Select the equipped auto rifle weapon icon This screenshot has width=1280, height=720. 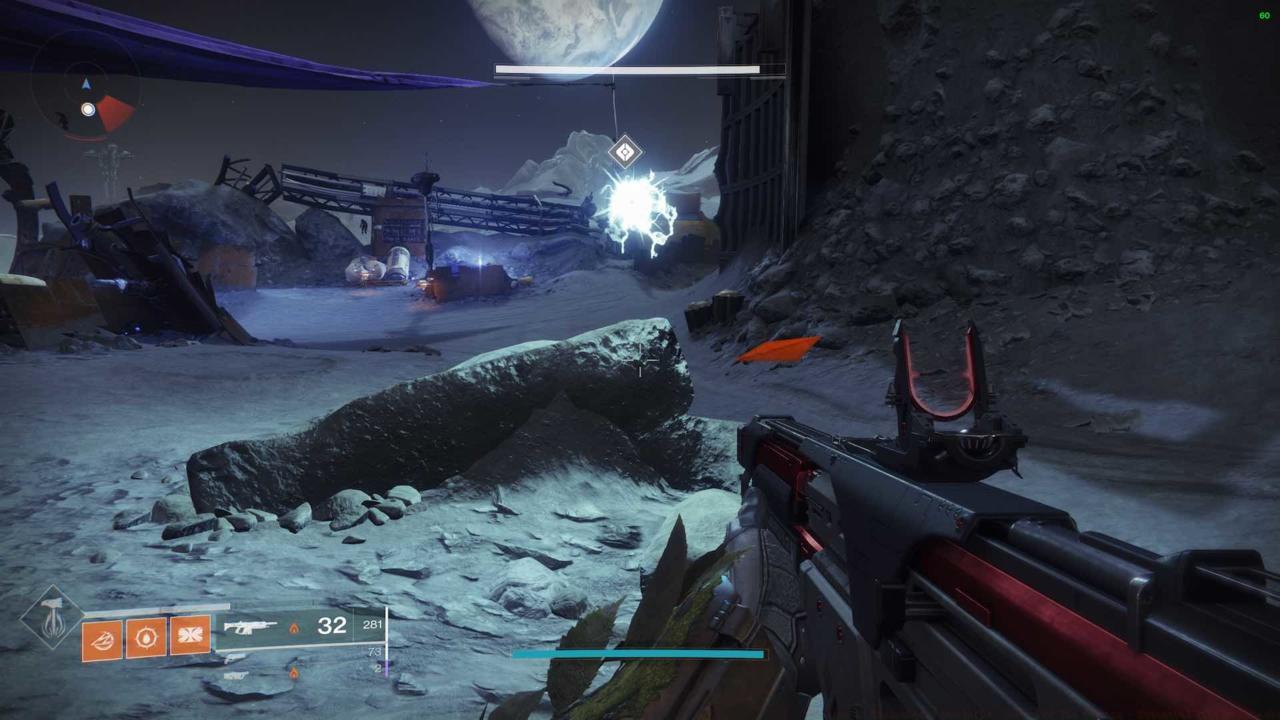click(x=250, y=627)
